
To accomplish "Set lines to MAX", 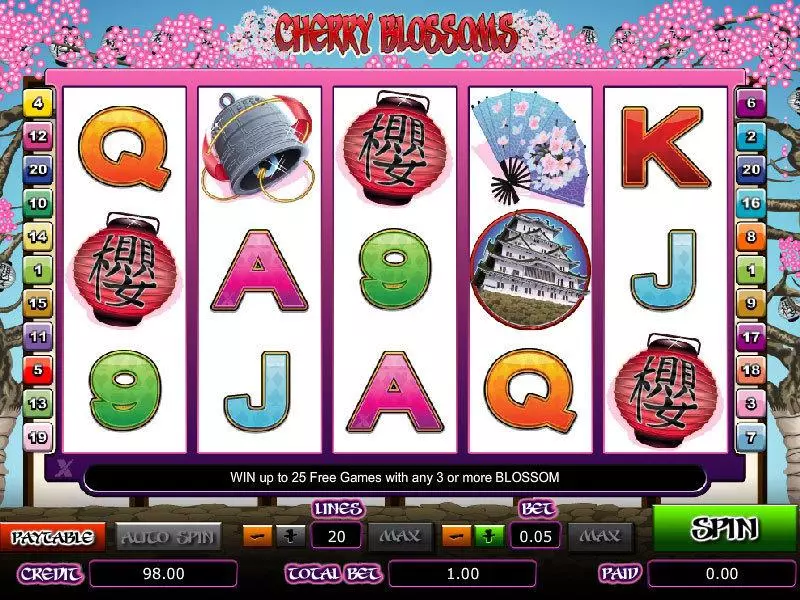I will coord(399,537).
